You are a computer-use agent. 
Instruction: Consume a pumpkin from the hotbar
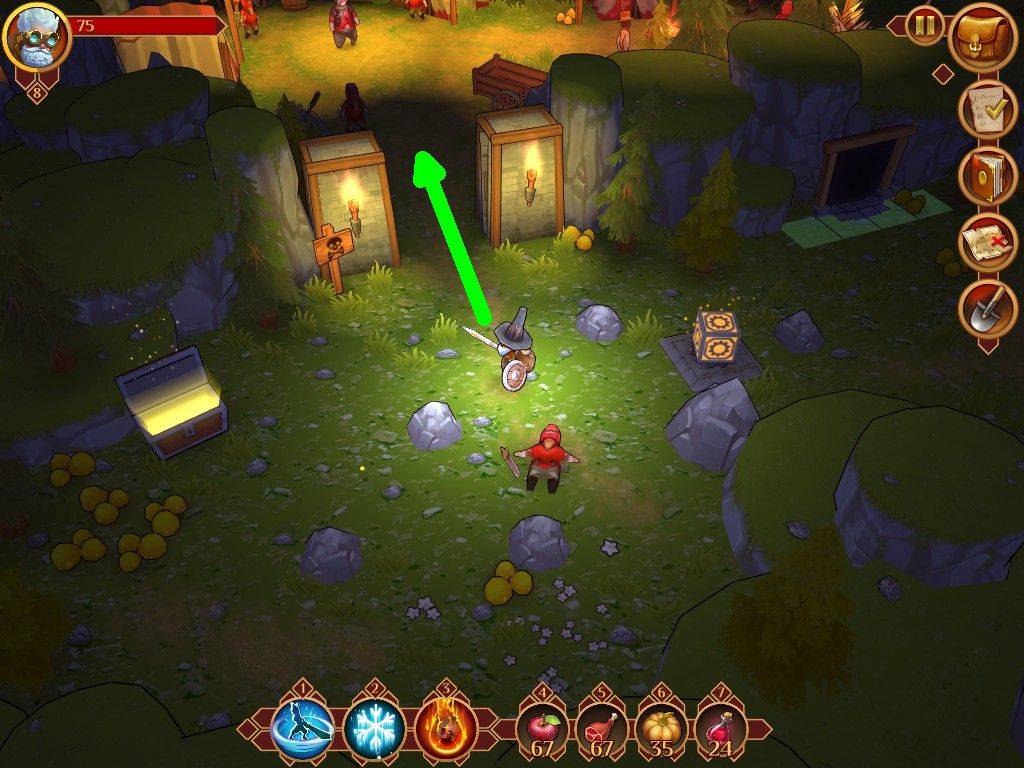[x=660, y=731]
